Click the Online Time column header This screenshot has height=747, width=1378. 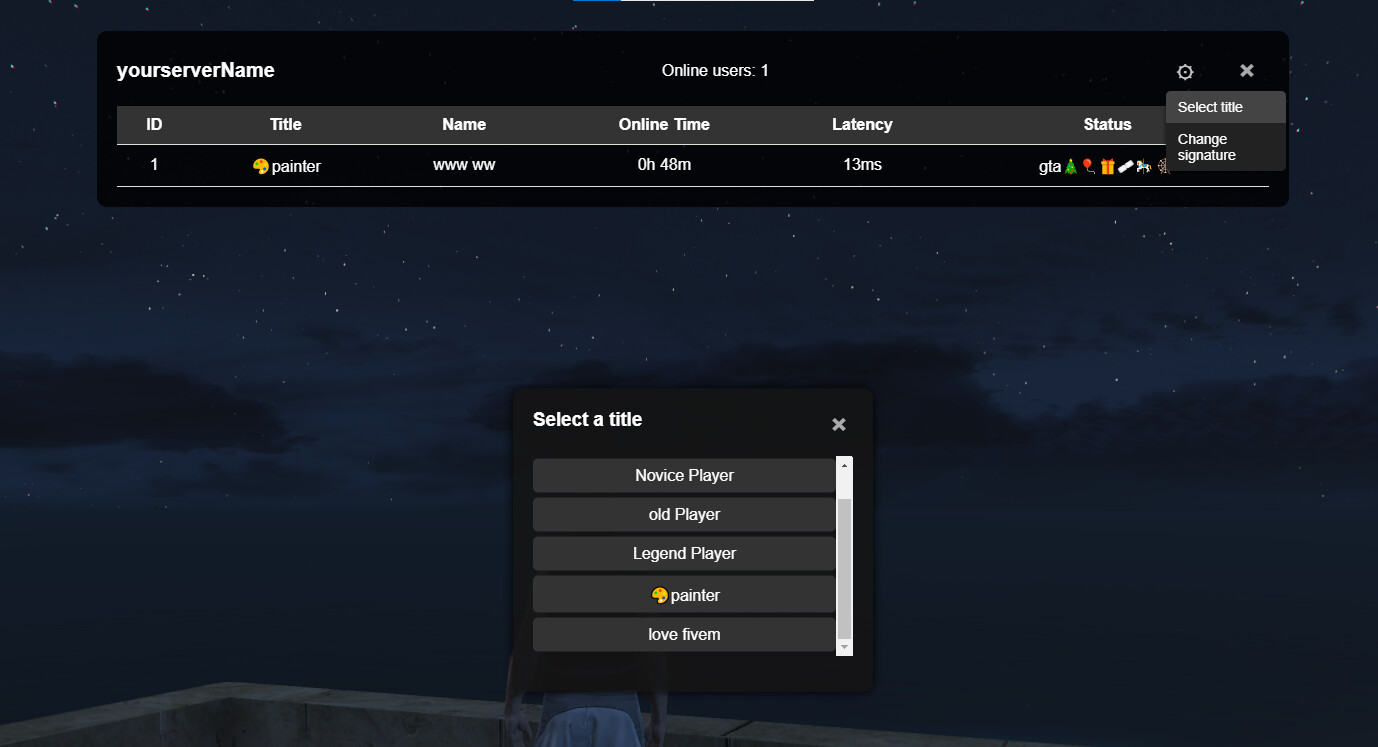tap(664, 124)
